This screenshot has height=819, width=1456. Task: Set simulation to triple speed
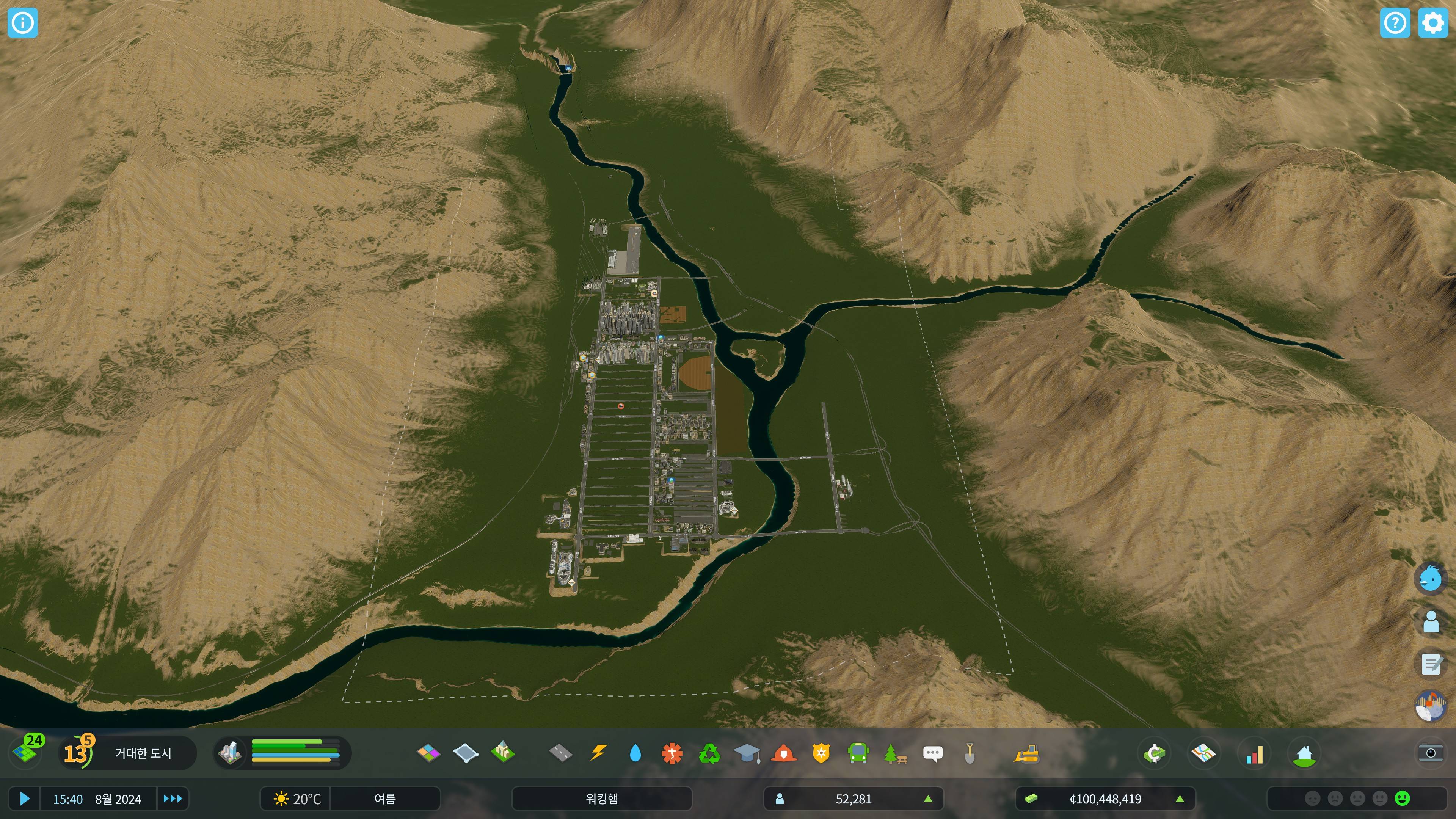pyautogui.click(x=173, y=799)
